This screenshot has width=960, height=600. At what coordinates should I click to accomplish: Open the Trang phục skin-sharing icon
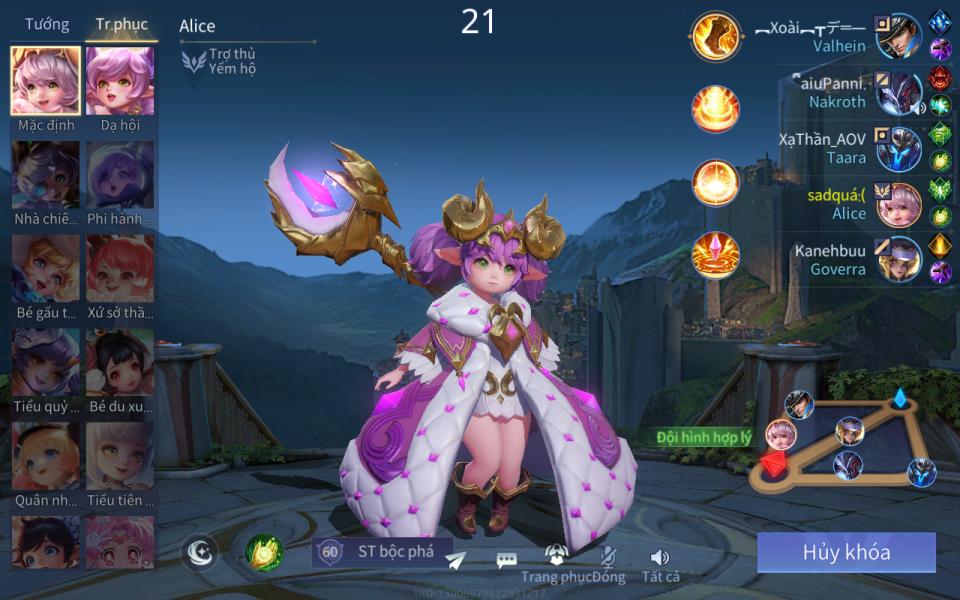click(x=556, y=556)
